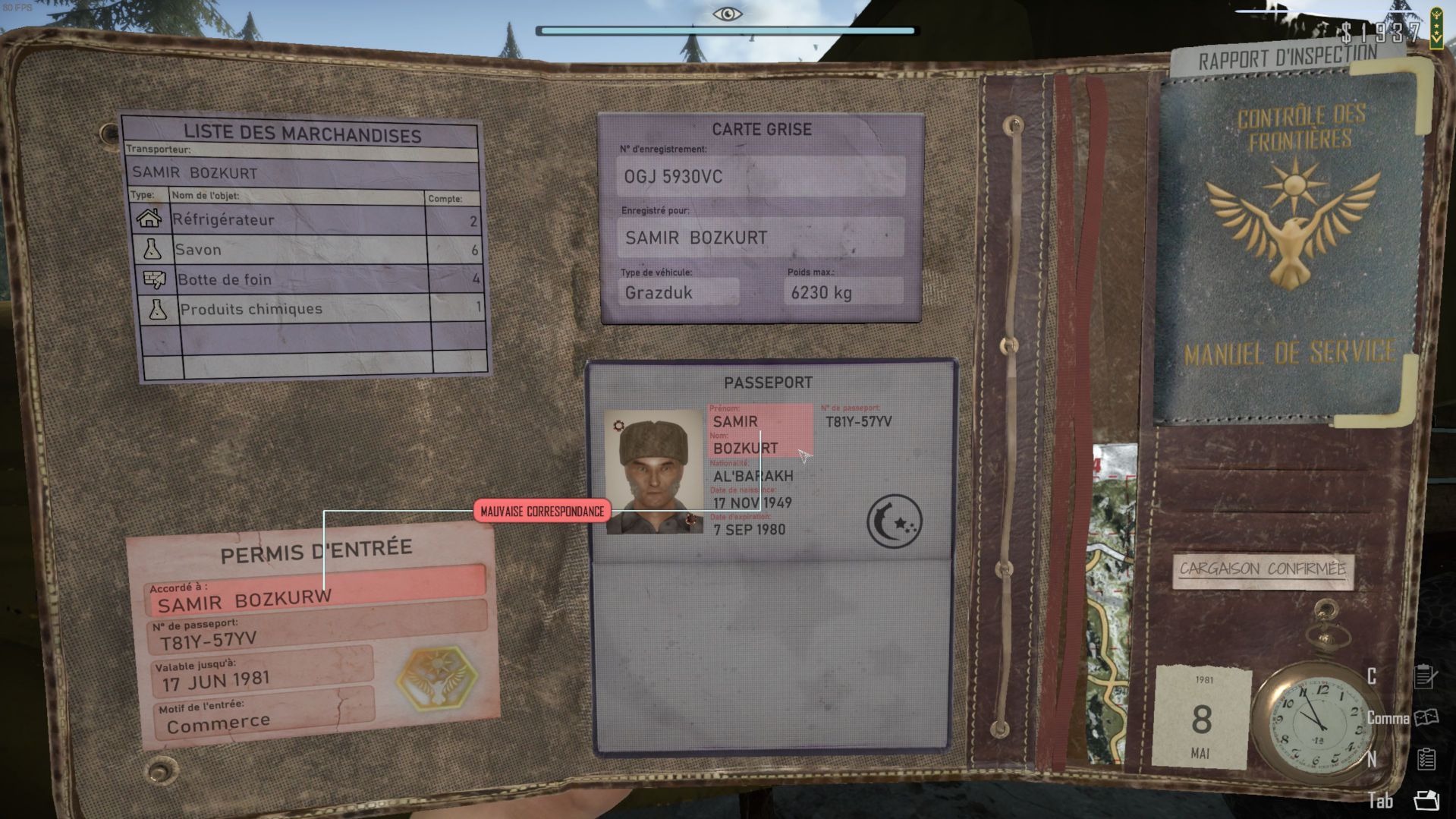Select the registration number OGJ 5930VC
Image resolution: width=1456 pixels, height=819 pixels.
pos(760,177)
